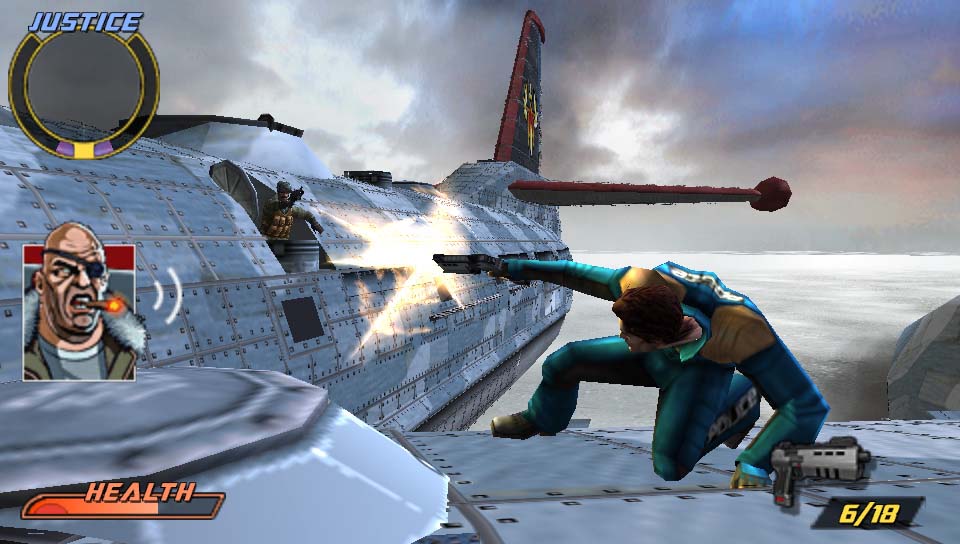This screenshot has width=960, height=544.
Task: Click the circular Justice radar
Action: 83,91
